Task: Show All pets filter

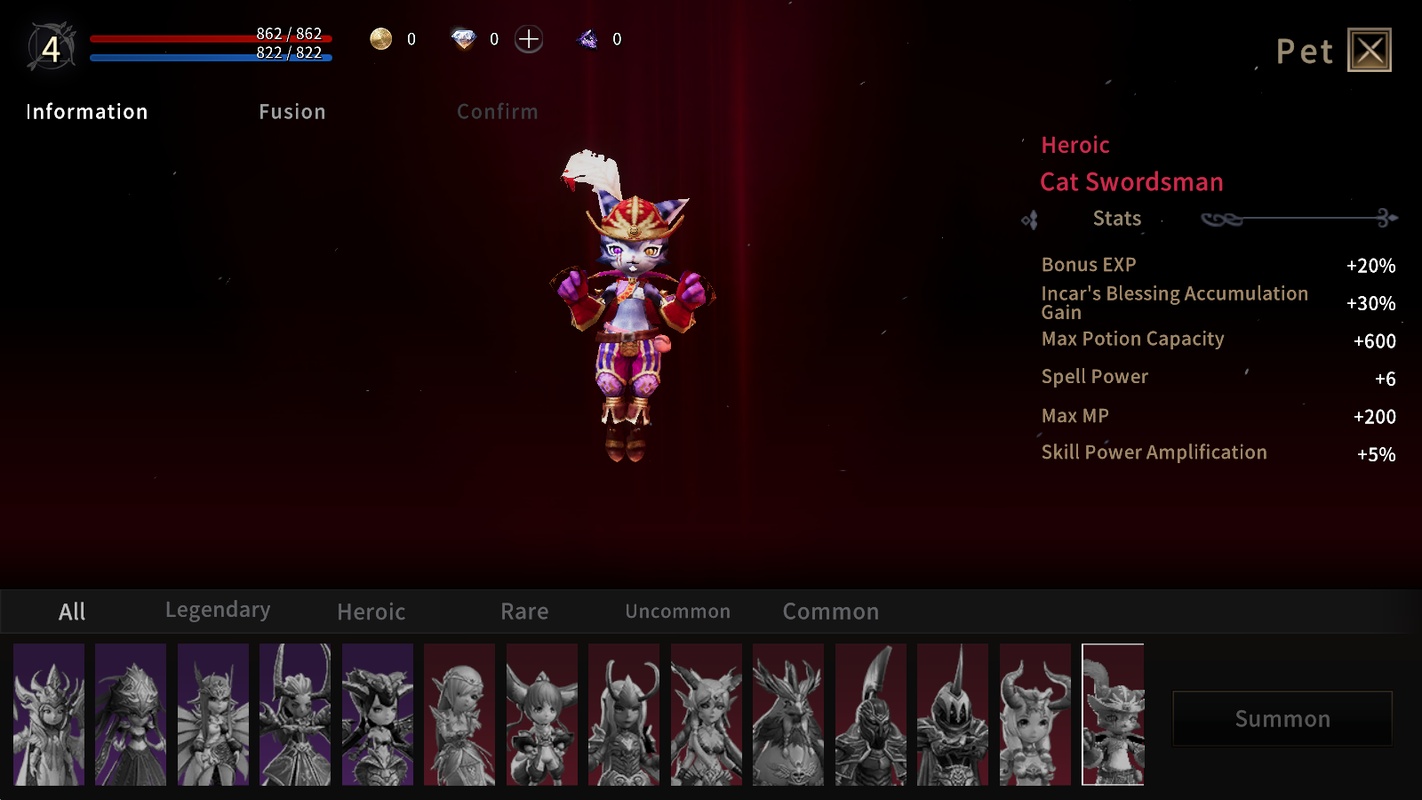Action: (72, 612)
